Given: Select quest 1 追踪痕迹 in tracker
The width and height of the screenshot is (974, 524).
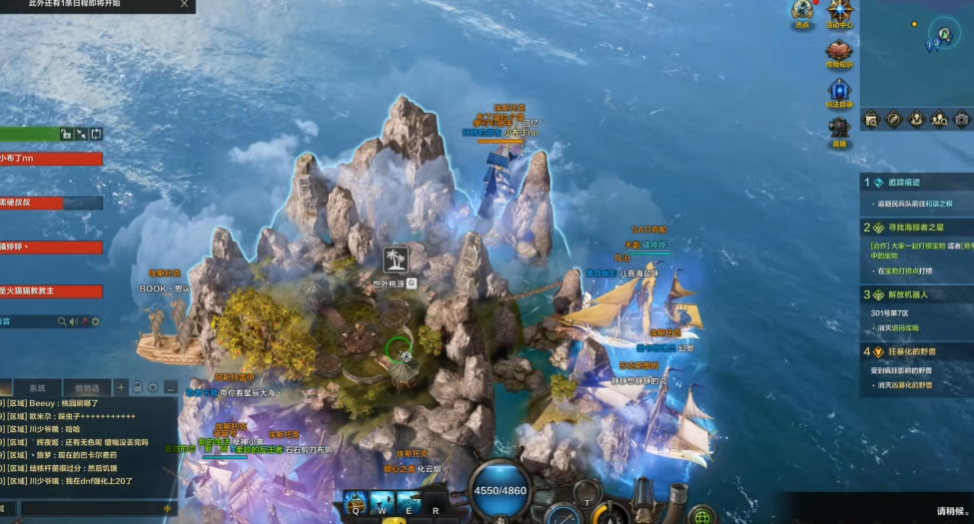Looking at the screenshot, I should [x=903, y=182].
